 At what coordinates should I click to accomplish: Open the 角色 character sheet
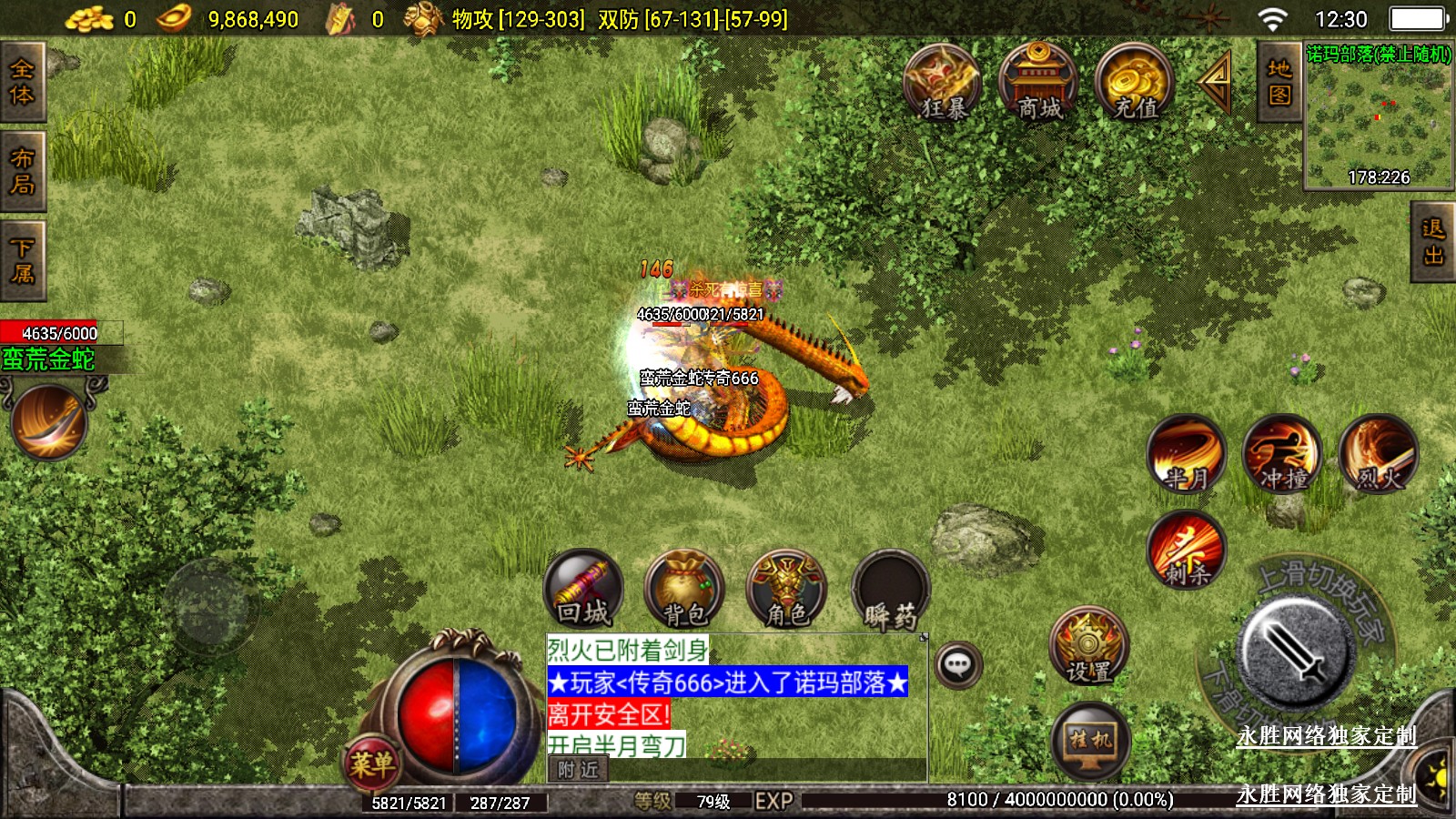click(x=786, y=590)
